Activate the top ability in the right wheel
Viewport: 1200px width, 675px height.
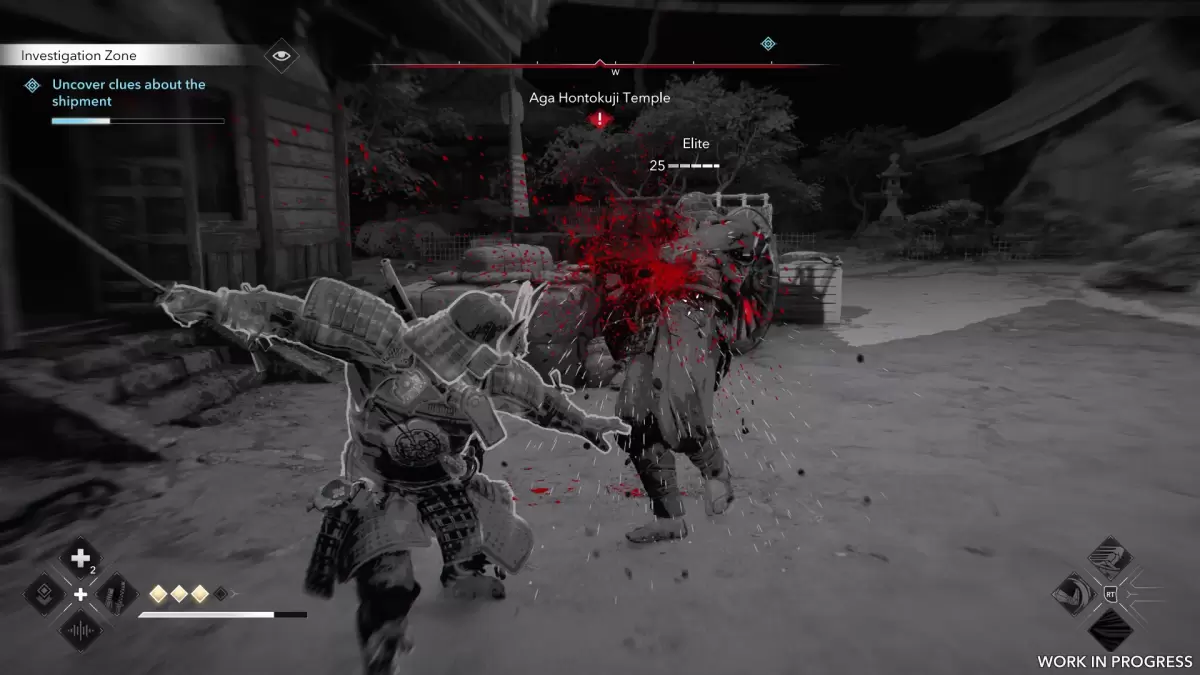(x=1109, y=557)
